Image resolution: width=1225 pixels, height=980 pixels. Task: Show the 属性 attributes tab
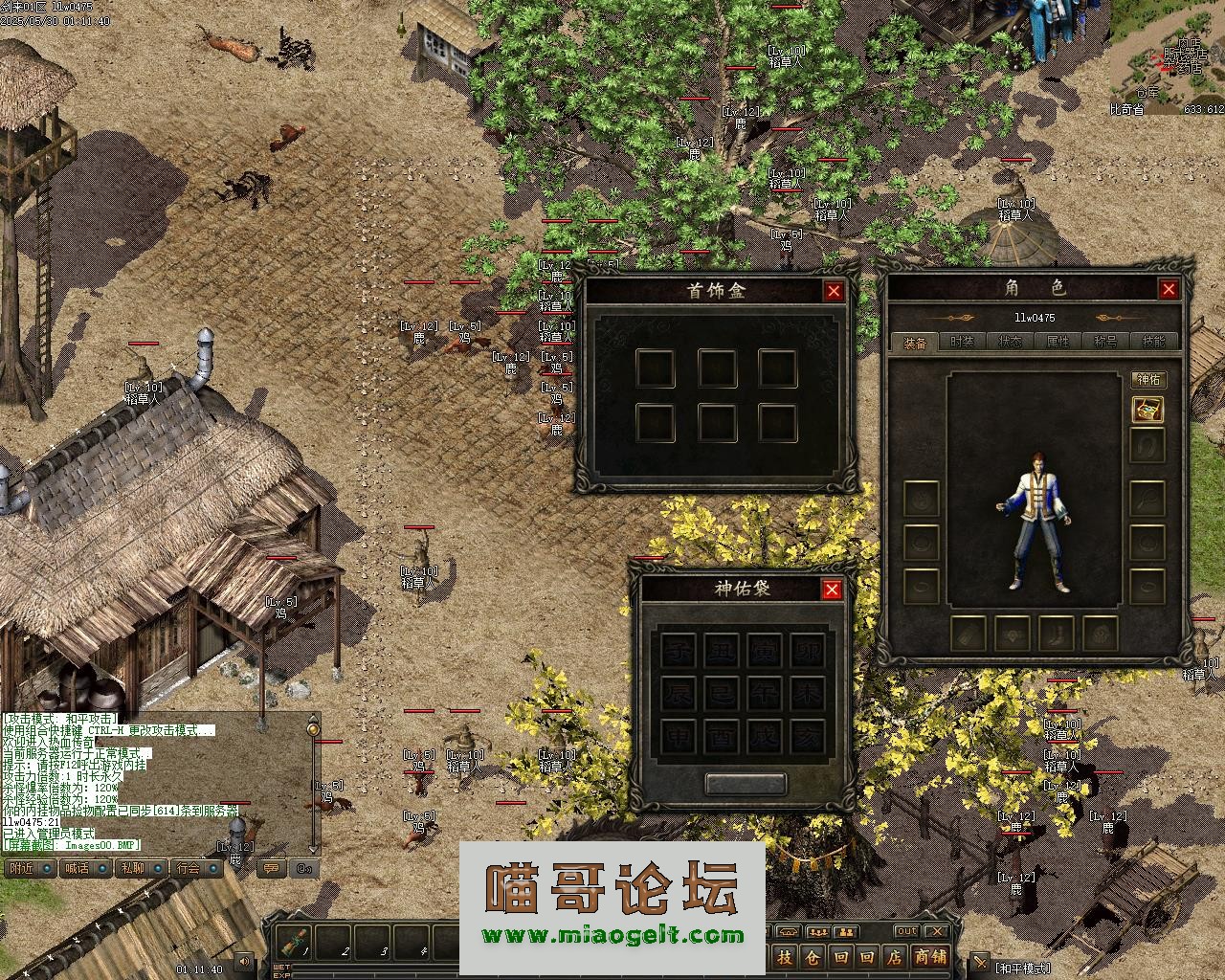[1058, 342]
